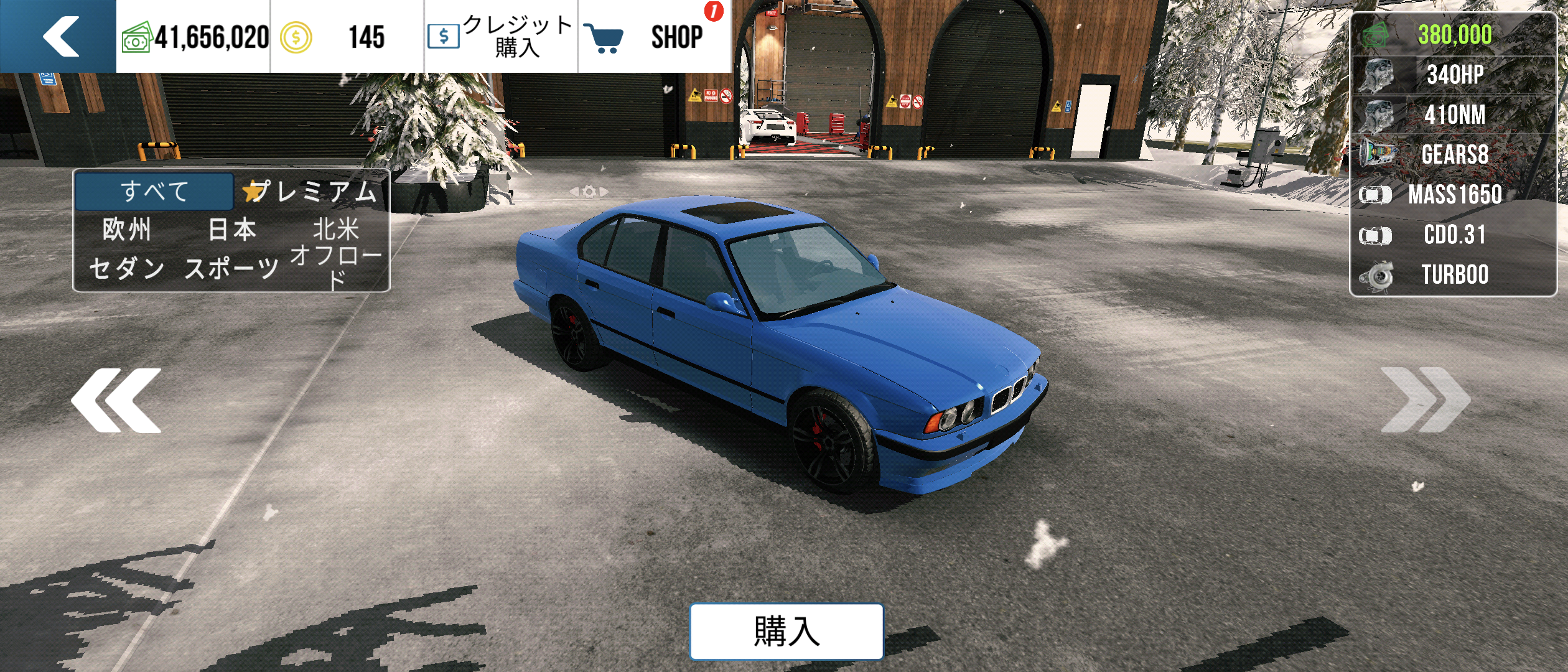Click the green cash balance icon

click(136, 37)
